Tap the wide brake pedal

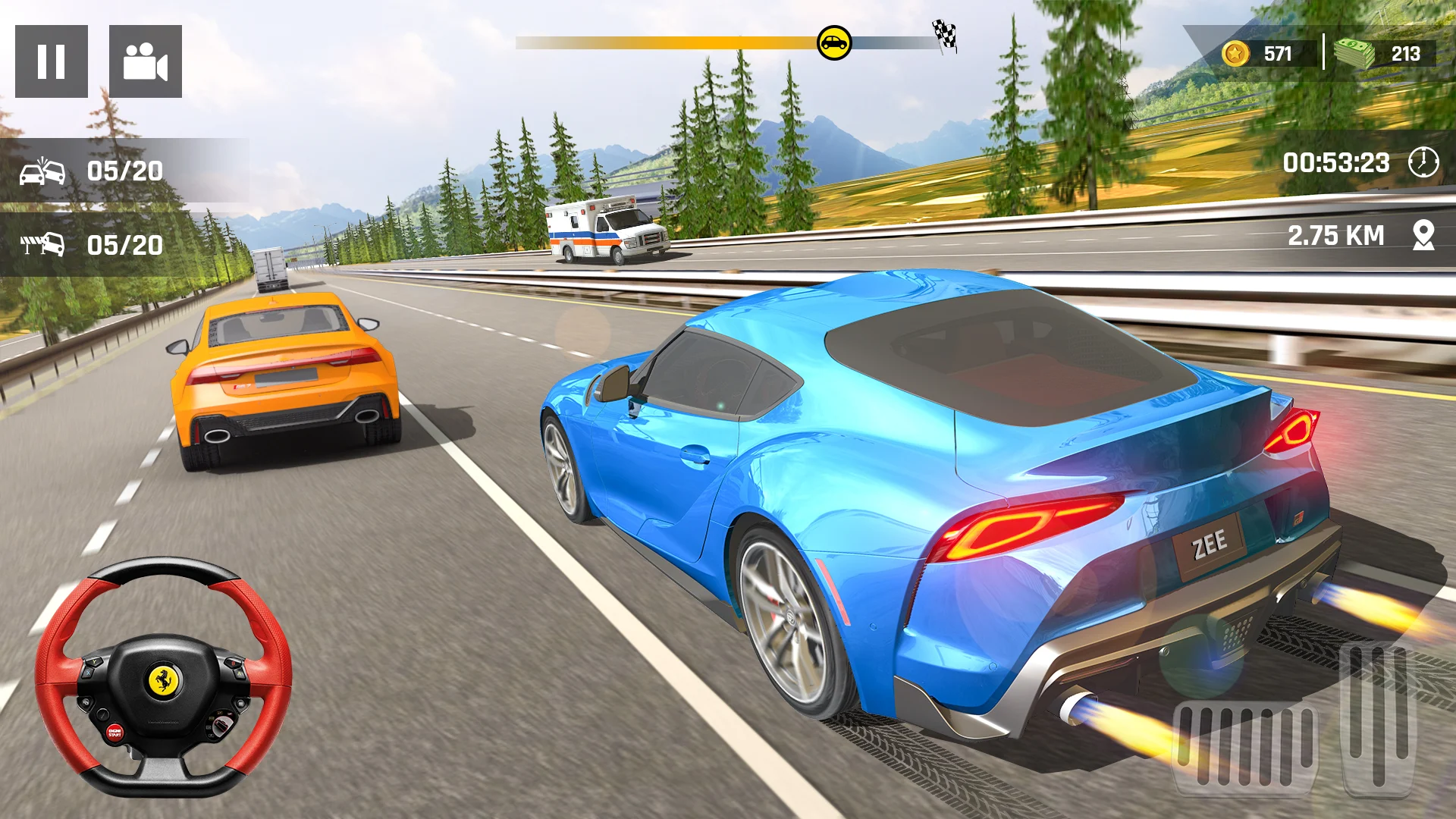[x=1245, y=747]
